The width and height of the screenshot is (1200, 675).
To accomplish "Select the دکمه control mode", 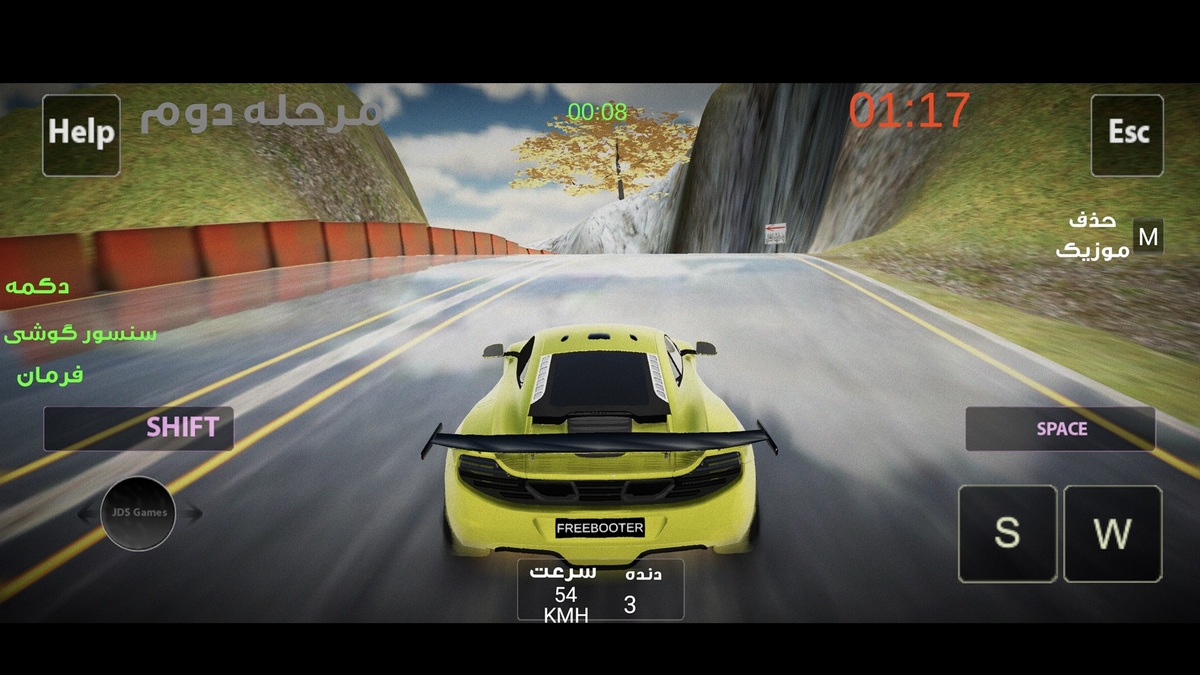I will pos(37,287).
